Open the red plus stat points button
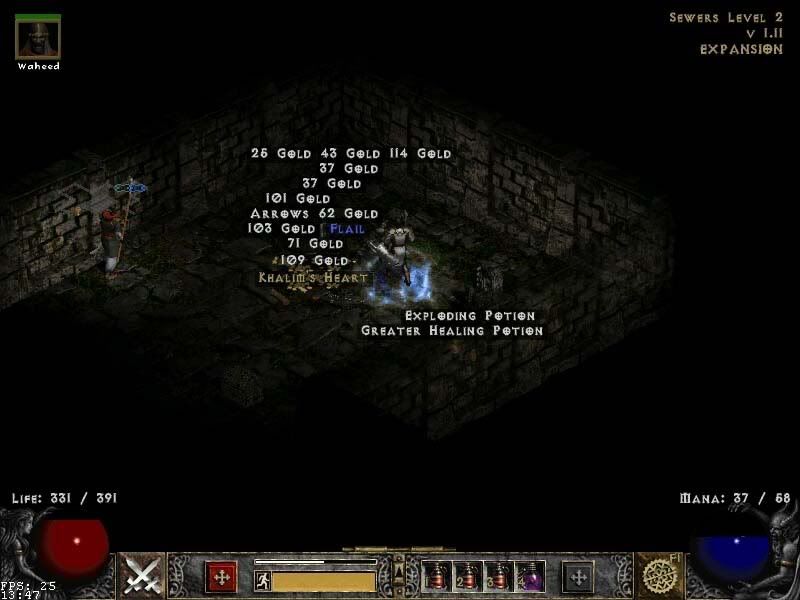 [x=221, y=577]
